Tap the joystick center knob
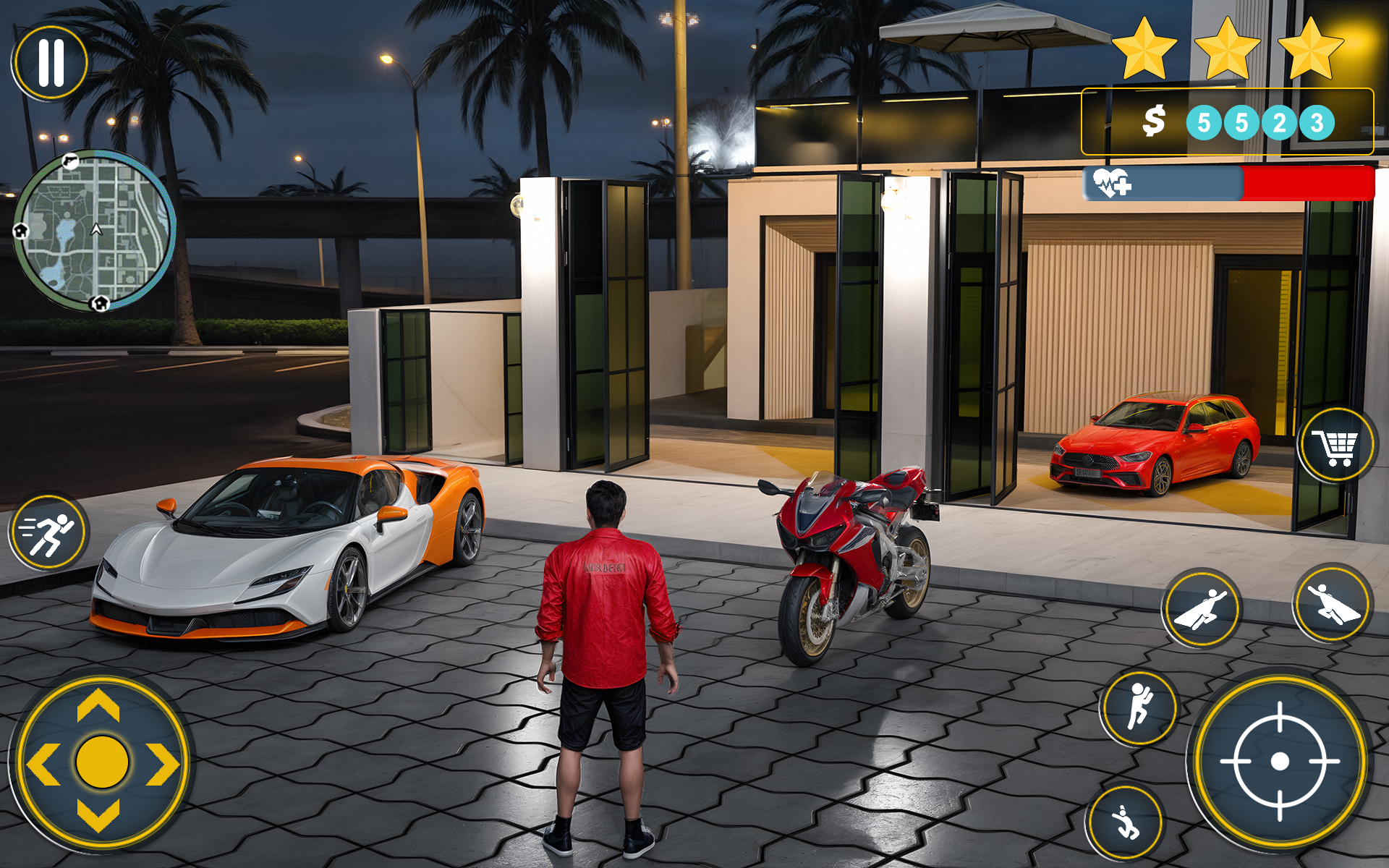Viewport: 1389px width, 868px height. click(x=101, y=763)
